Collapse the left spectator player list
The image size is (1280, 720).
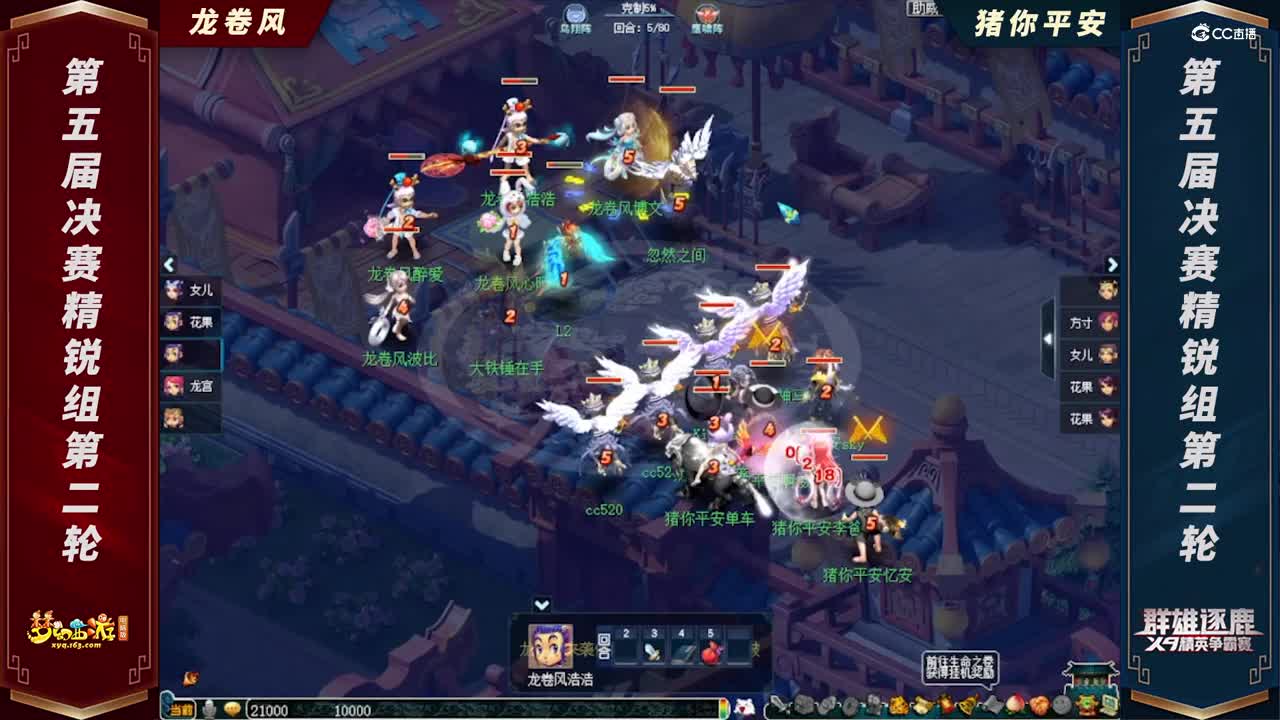point(169,264)
